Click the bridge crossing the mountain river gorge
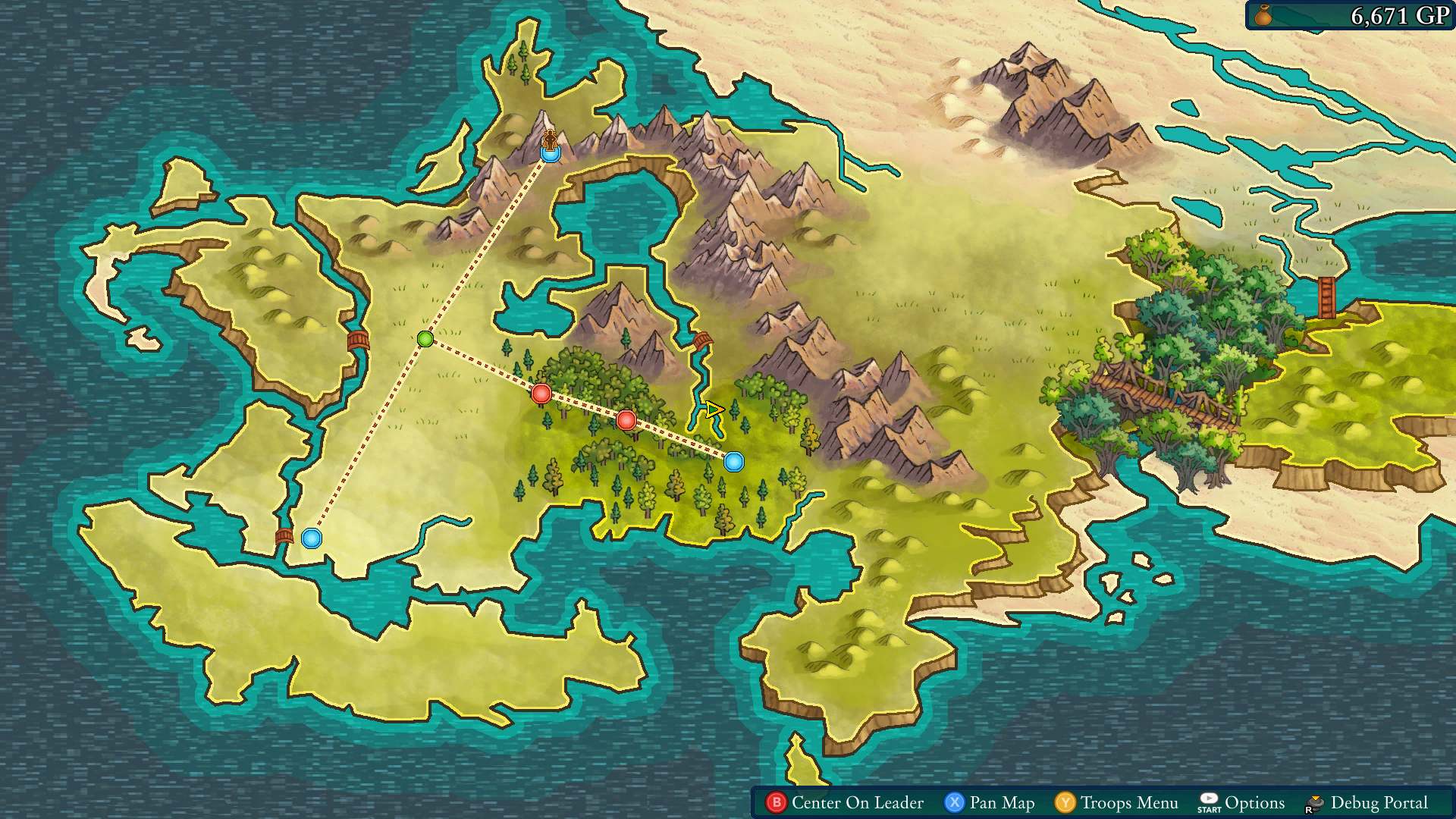1456x819 pixels. 701,340
